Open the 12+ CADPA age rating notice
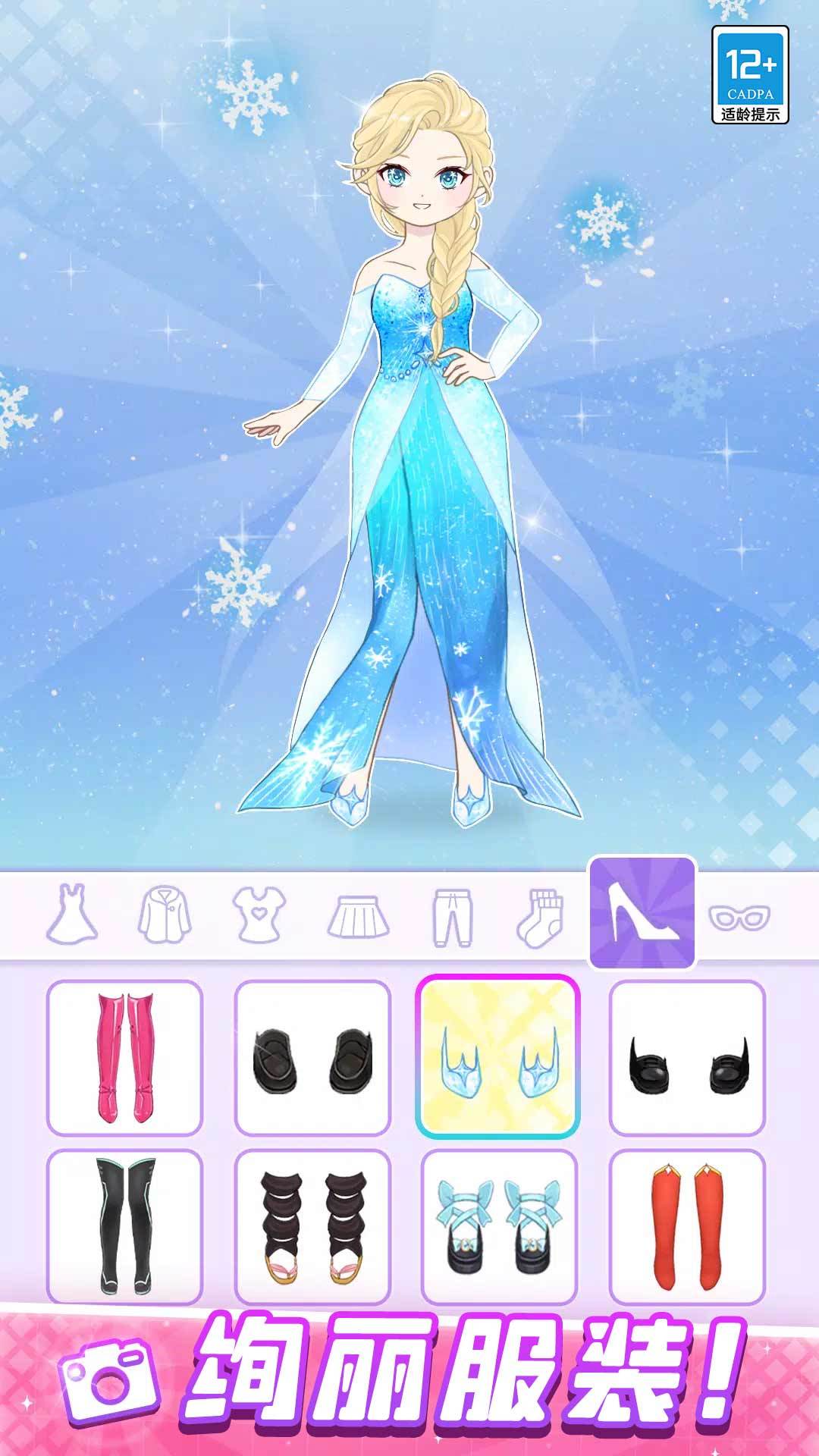Image resolution: width=819 pixels, height=1456 pixels. (x=750, y=74)
